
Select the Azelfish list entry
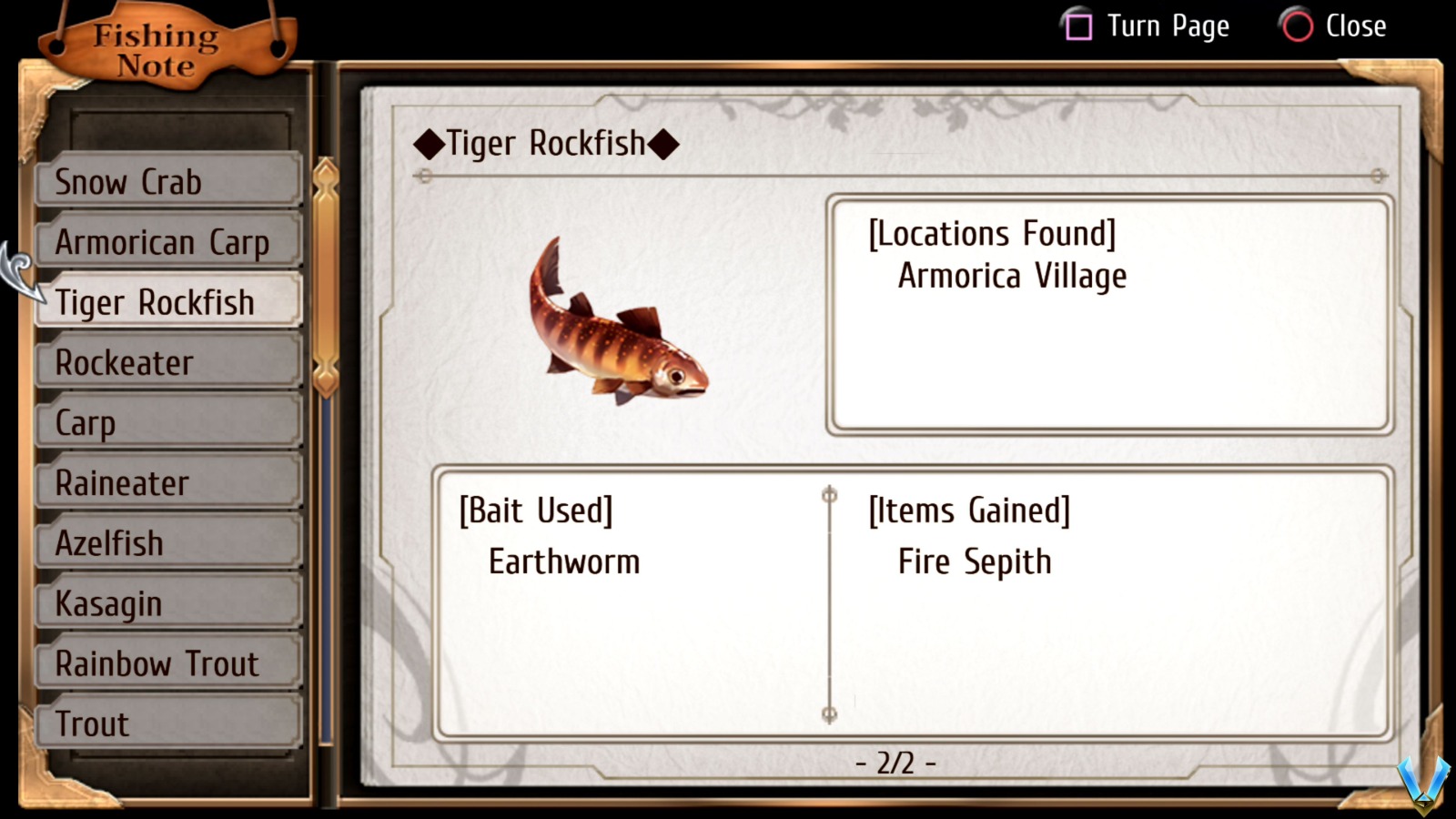(x=168, y=542)
